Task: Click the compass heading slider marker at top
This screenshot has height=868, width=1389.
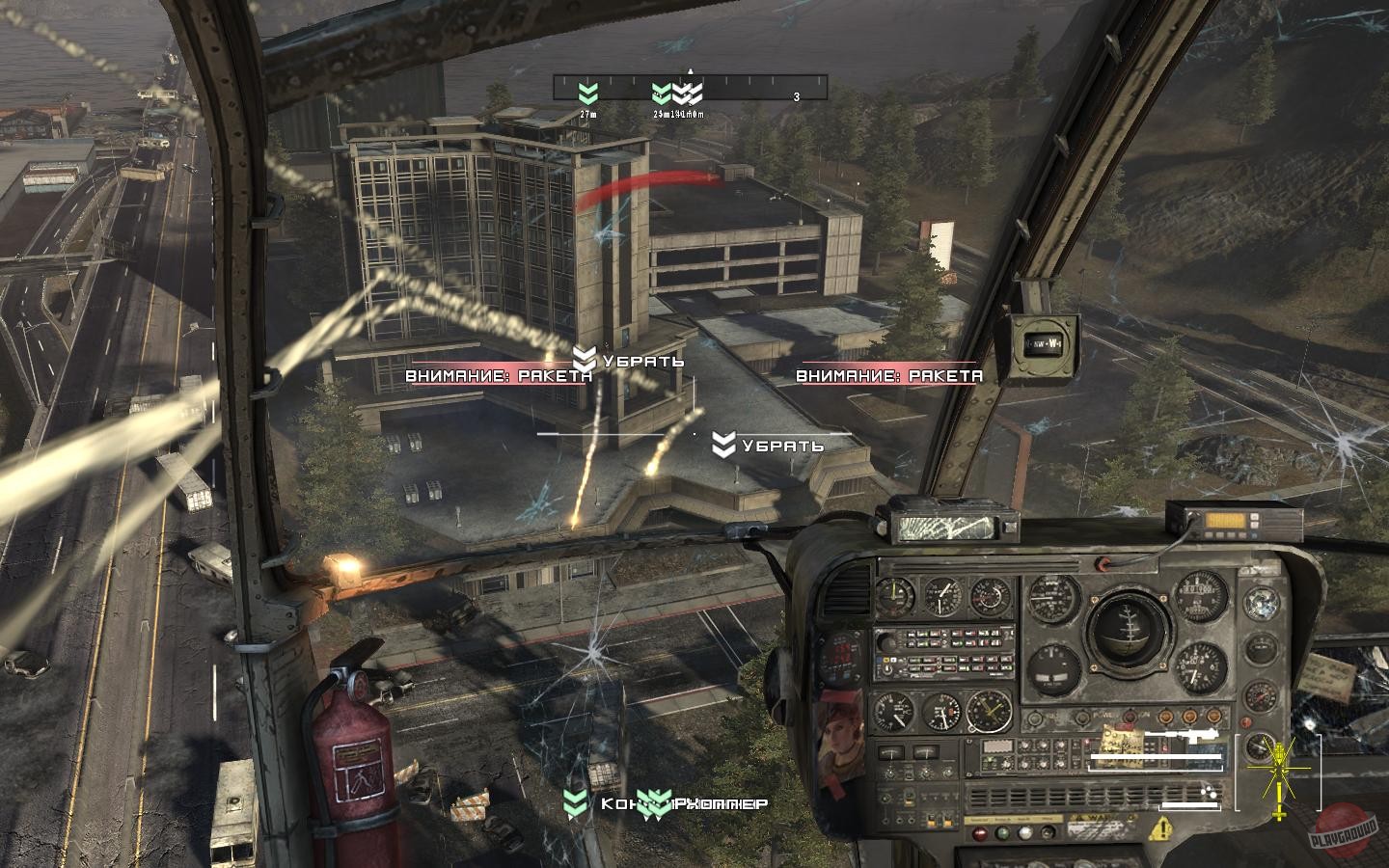Action: 691,71
